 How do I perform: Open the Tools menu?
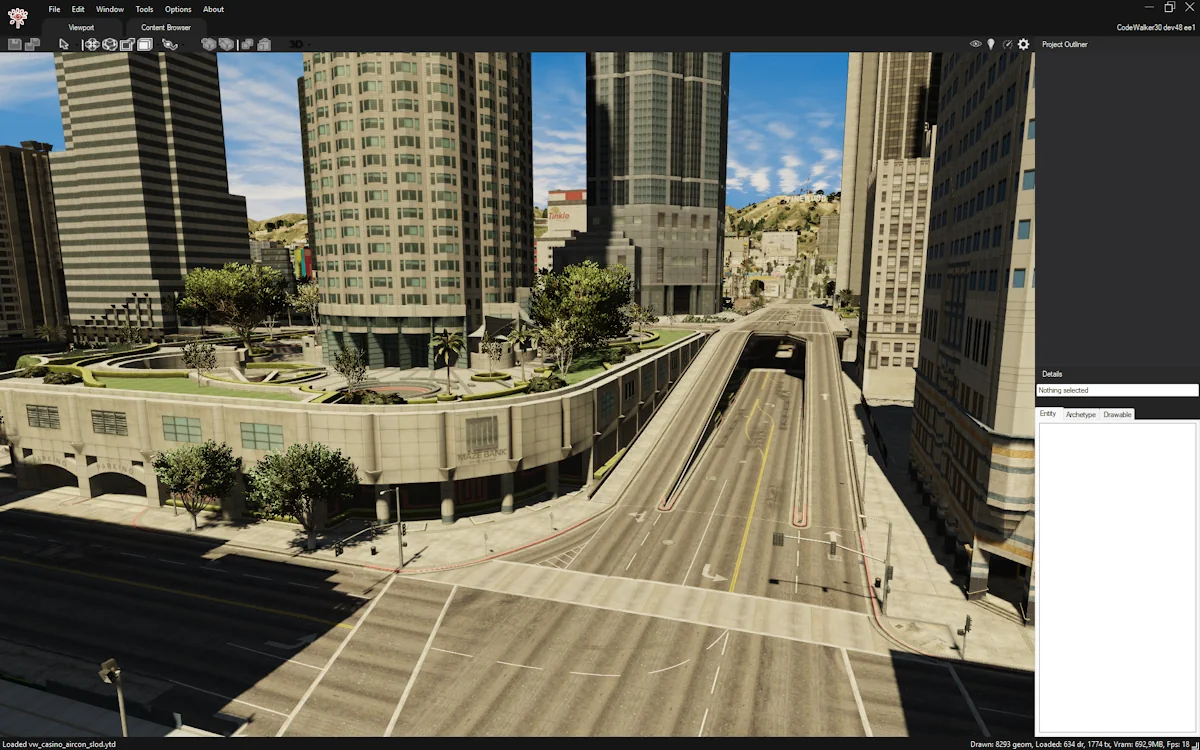[x=144, y=9]
